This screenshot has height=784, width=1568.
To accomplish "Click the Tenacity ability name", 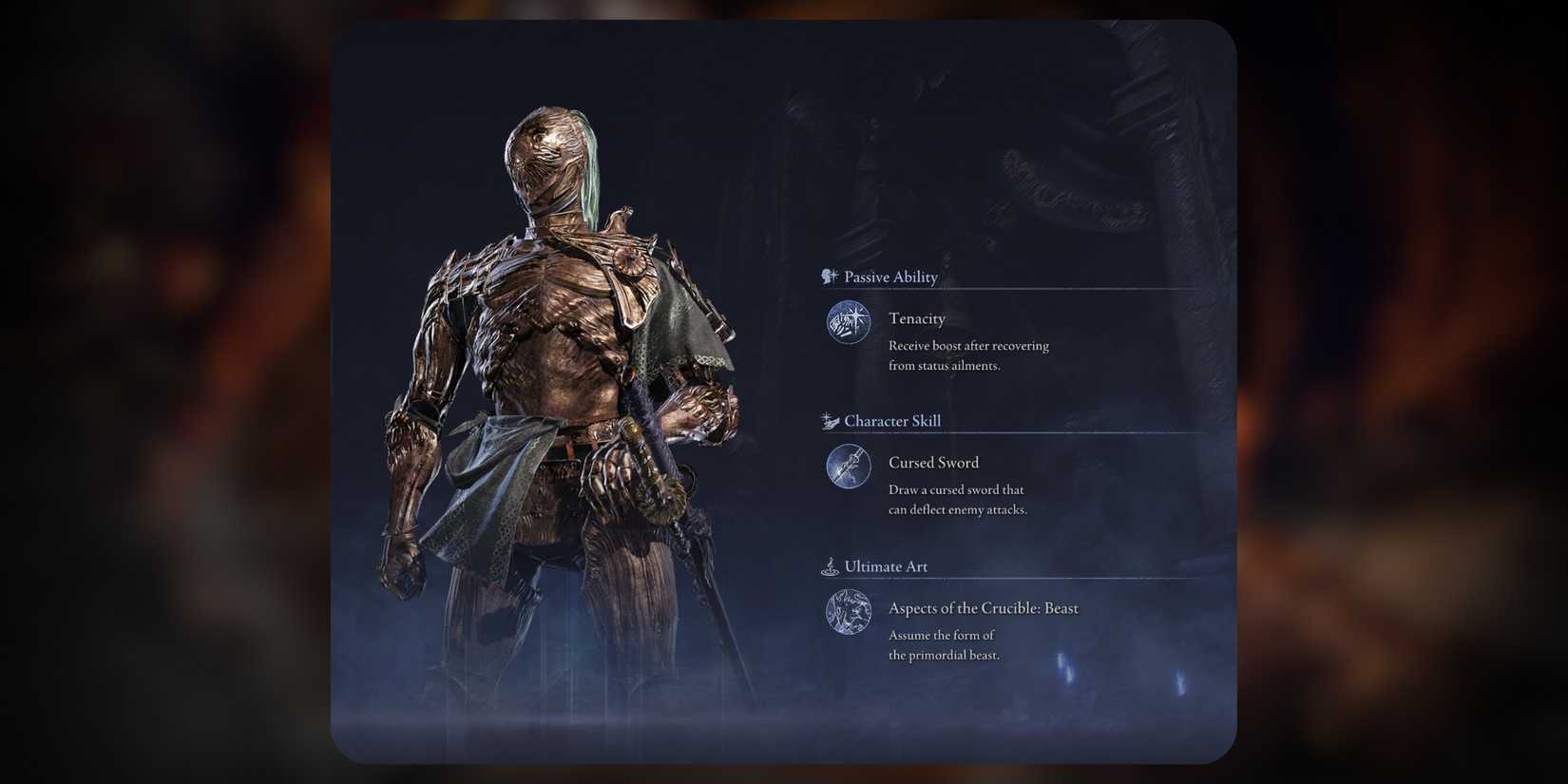I will (916, 318).
